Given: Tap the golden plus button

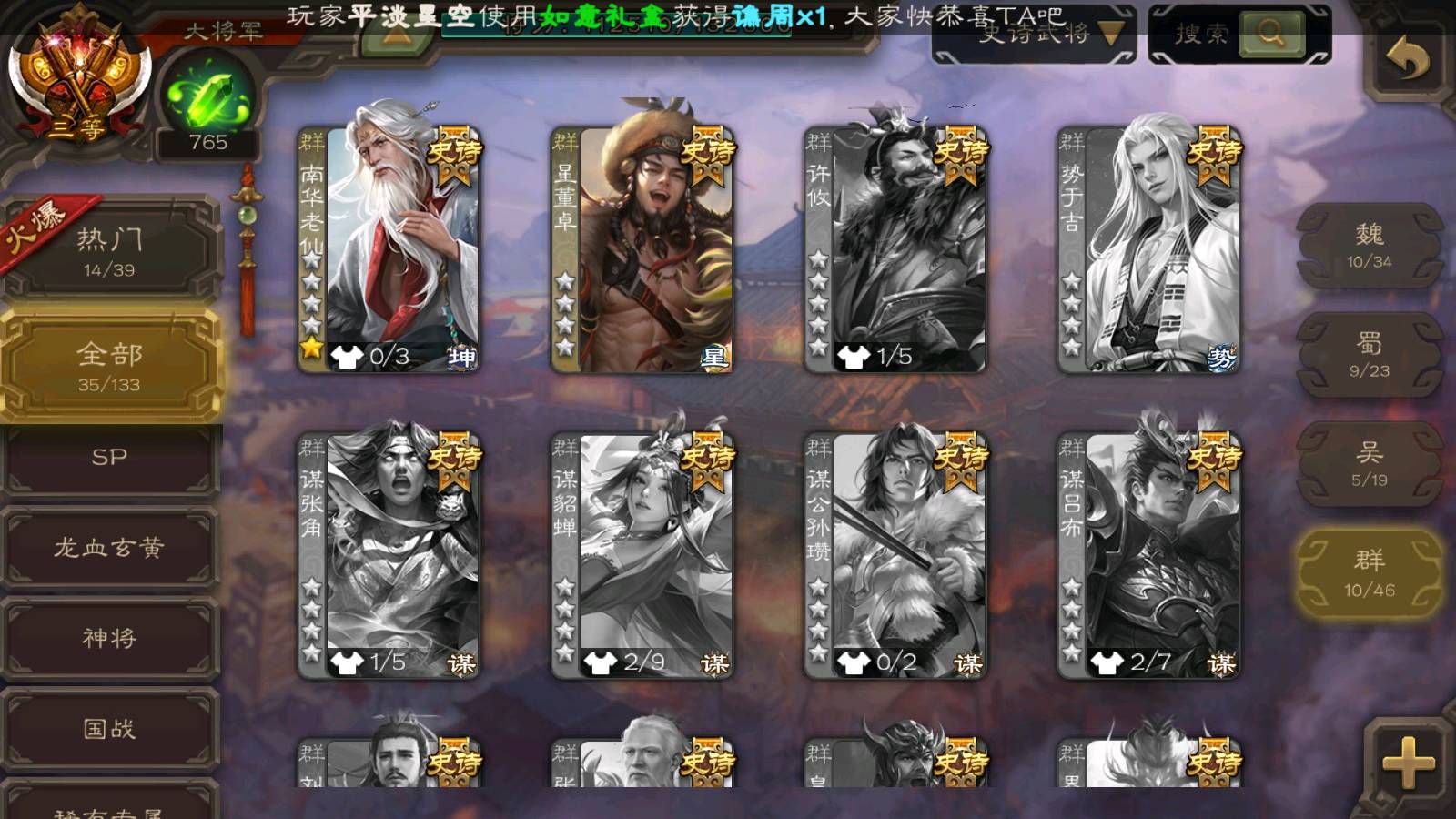Looking at the screenshot, I should pos(1407,762).
